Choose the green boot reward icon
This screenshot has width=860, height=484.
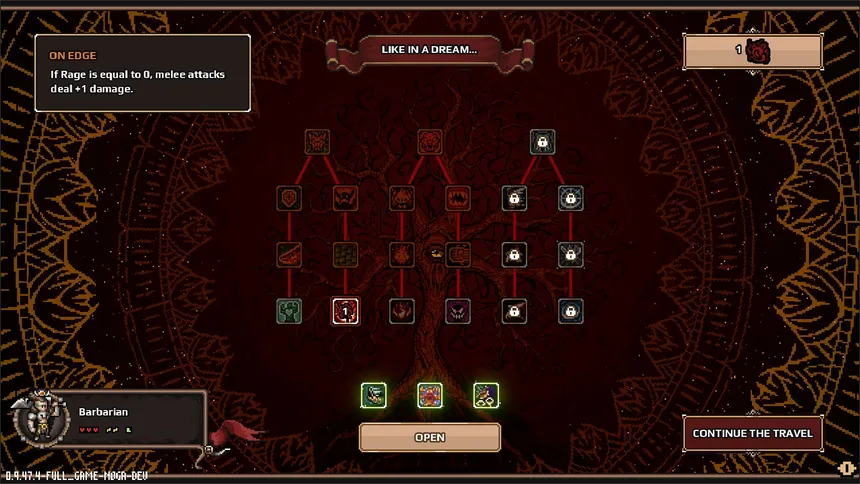[x=373, y=395]
